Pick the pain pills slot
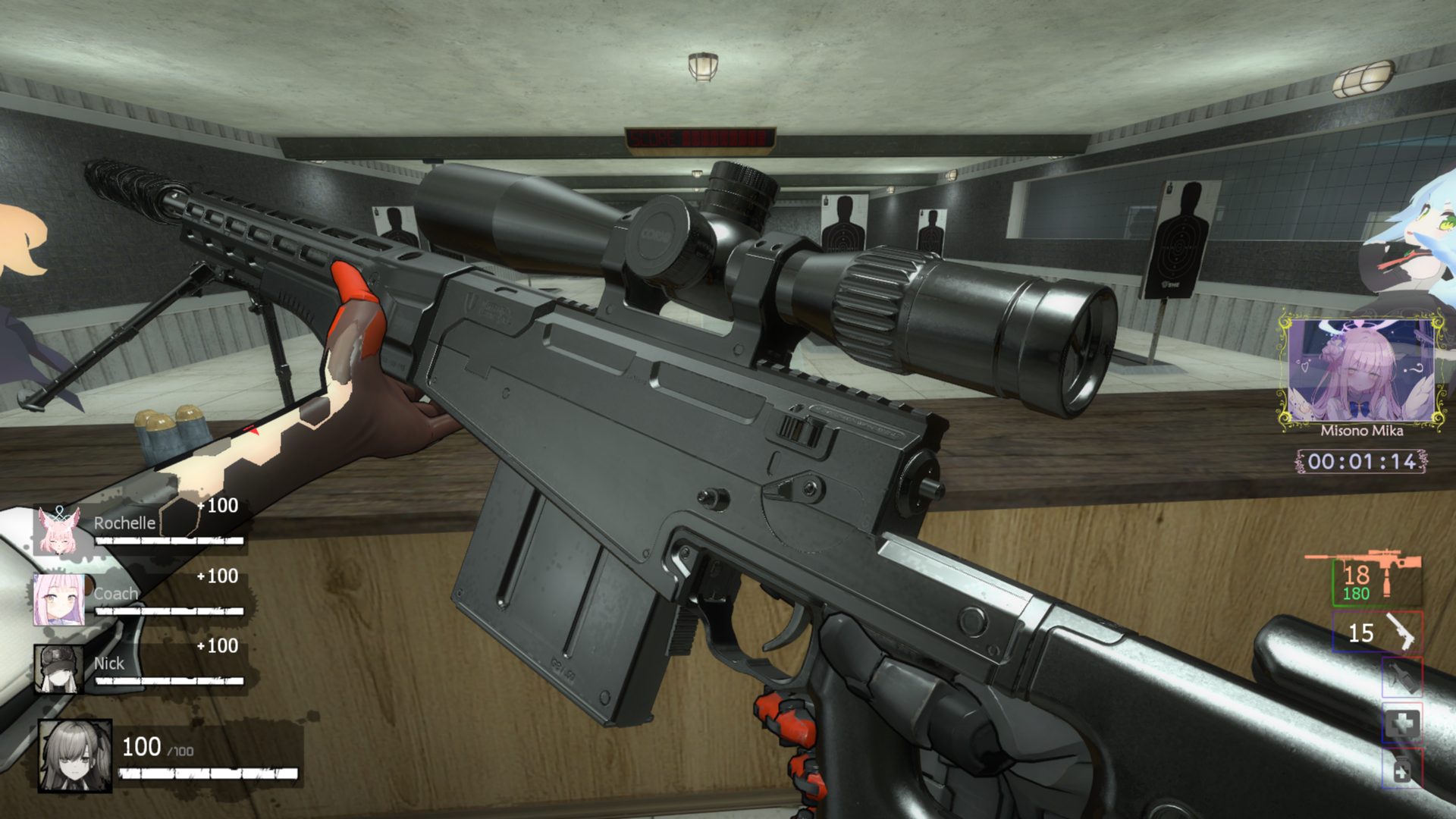The image size is (1456, 819). [x=1401, y=770]
